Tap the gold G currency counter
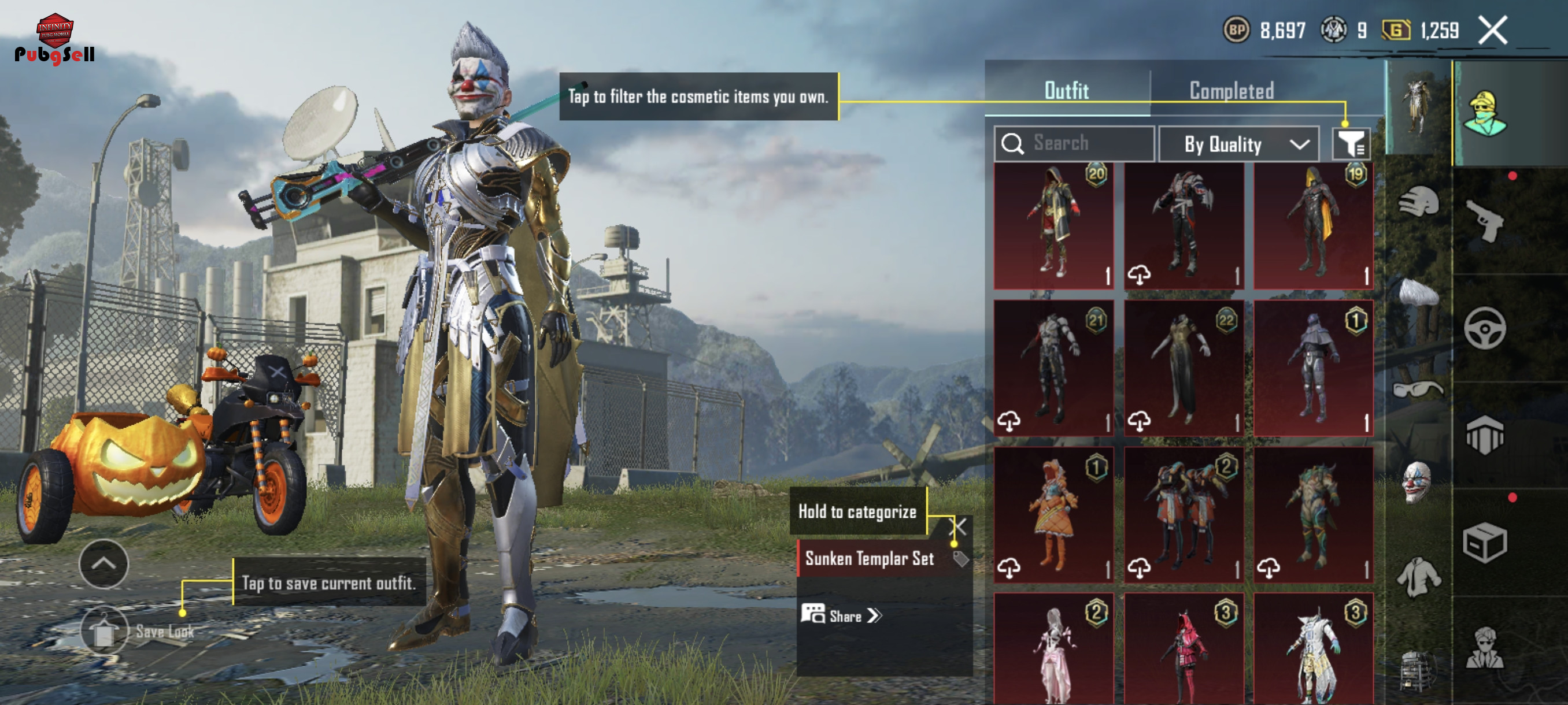 point(1421,31)
